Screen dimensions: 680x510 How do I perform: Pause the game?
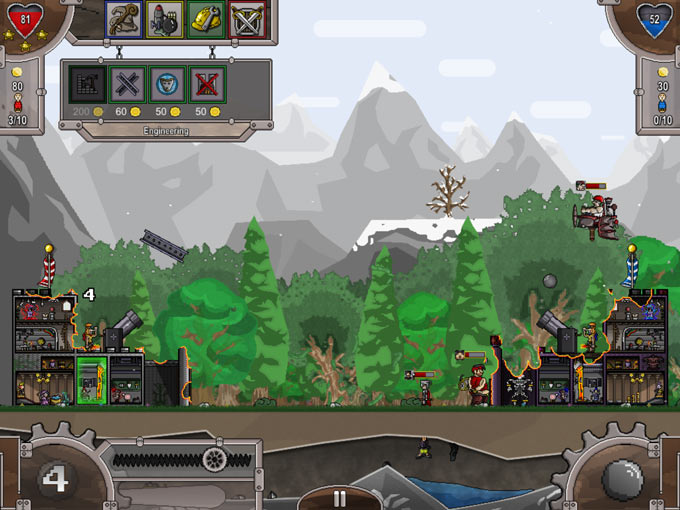(x=339, y=498)
